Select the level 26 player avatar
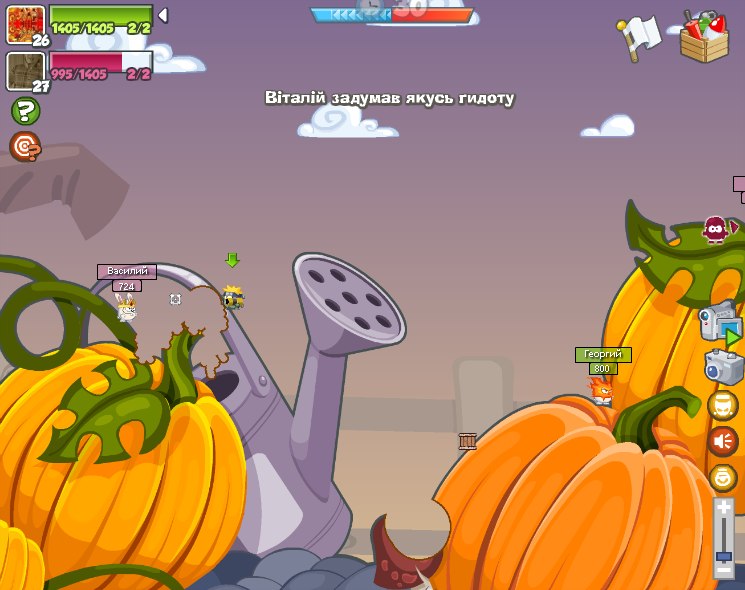 25,23
